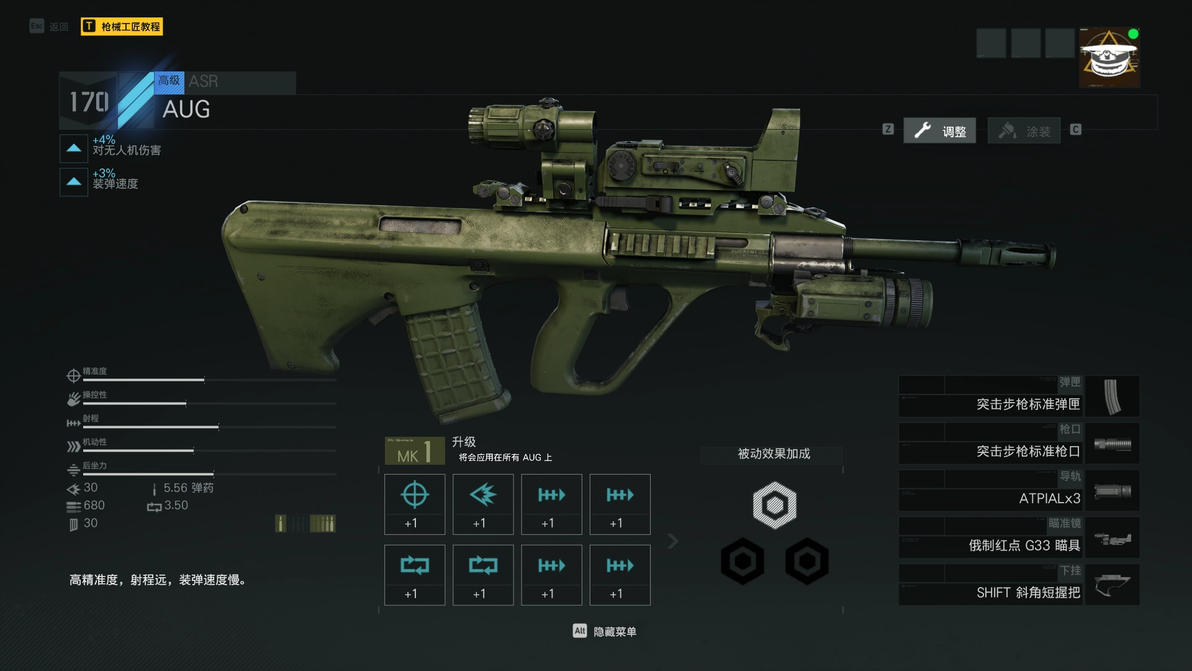Switch to the 涂装 paint tab
The image size is (1192, 671).
coord(1024,131)
